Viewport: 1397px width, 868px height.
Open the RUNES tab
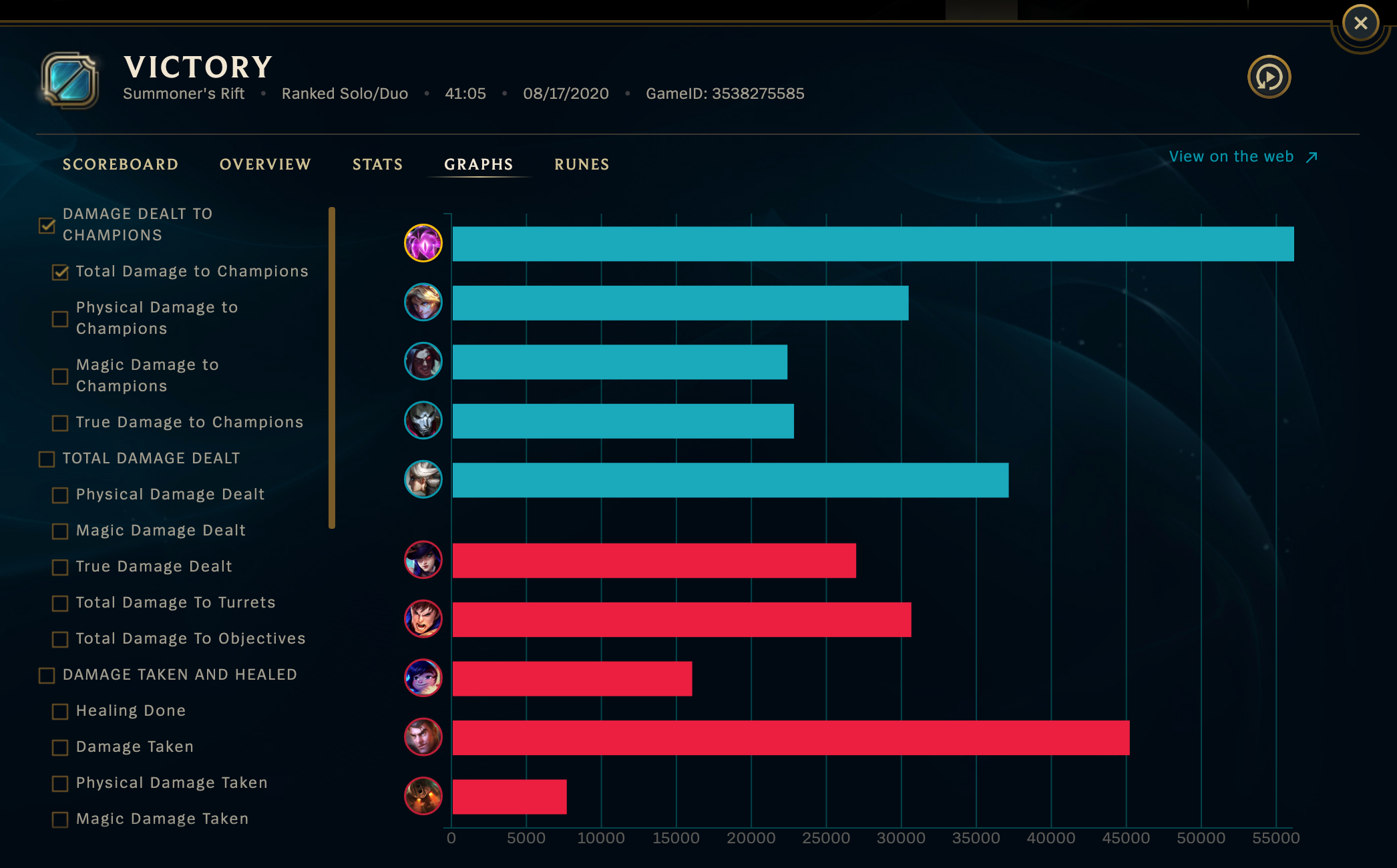(x=581, y=164)
